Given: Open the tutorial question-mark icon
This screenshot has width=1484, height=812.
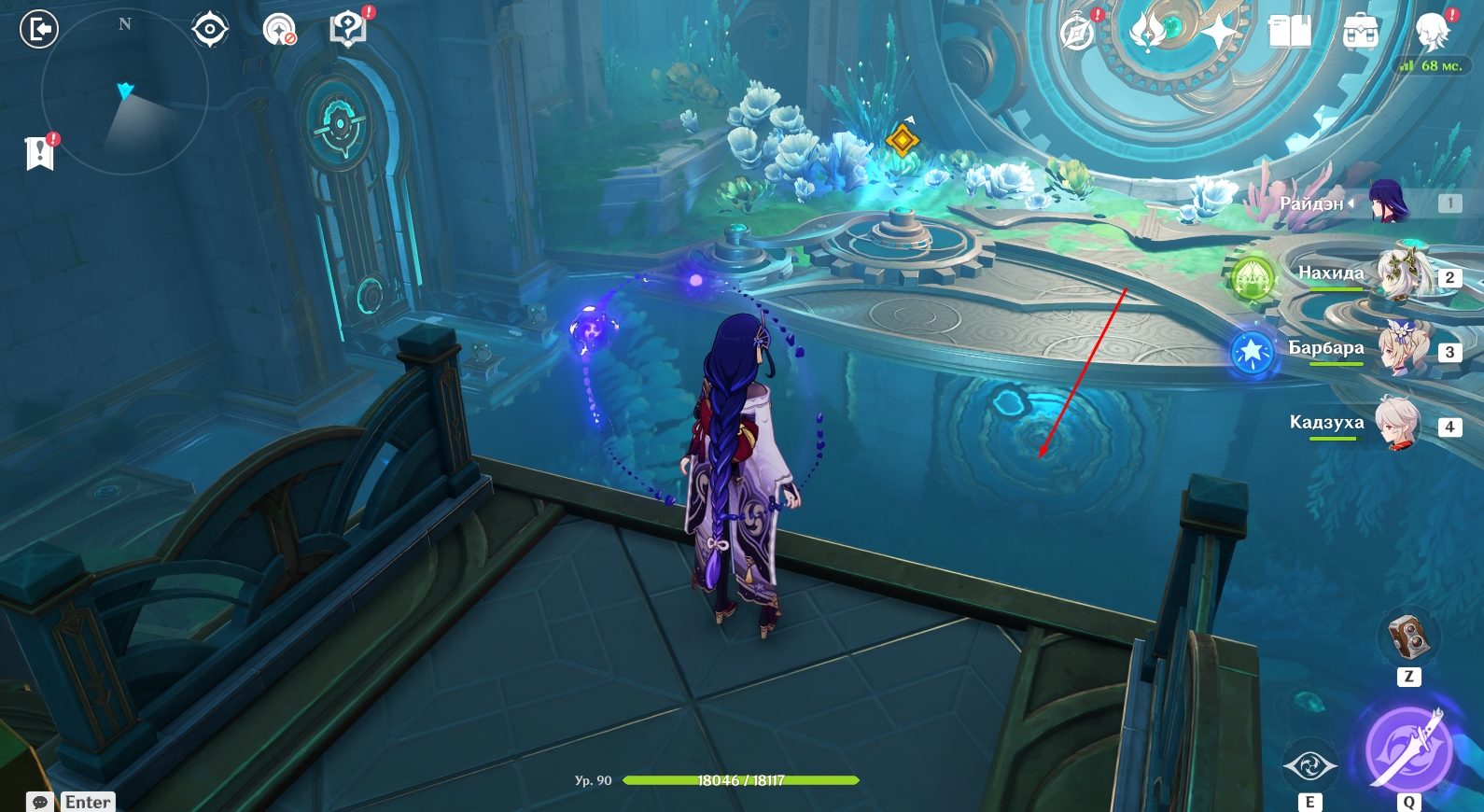Looking at the screenshot, I should [348, 30].
